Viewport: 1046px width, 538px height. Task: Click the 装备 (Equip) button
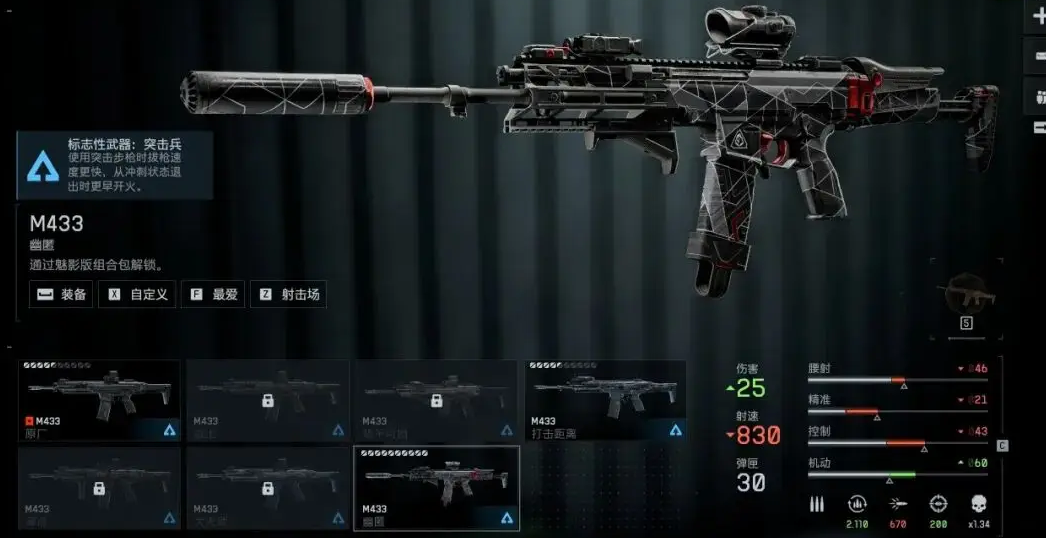pos(60,294)
